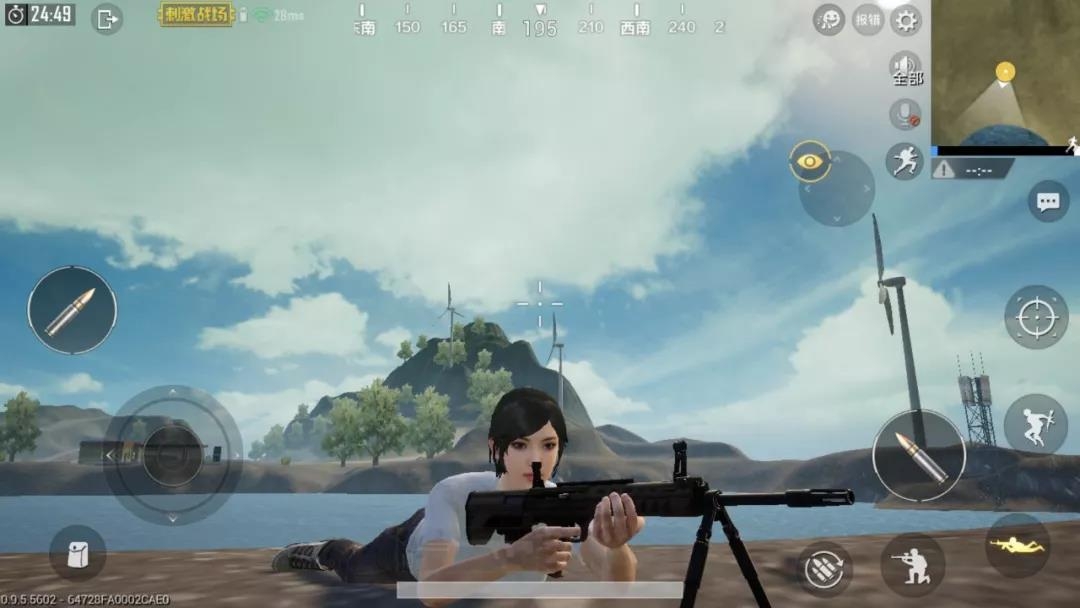1080x608 pixels.
Task: Reload the weapon with the ammo reload icon
Action: [x=826, y=569]
